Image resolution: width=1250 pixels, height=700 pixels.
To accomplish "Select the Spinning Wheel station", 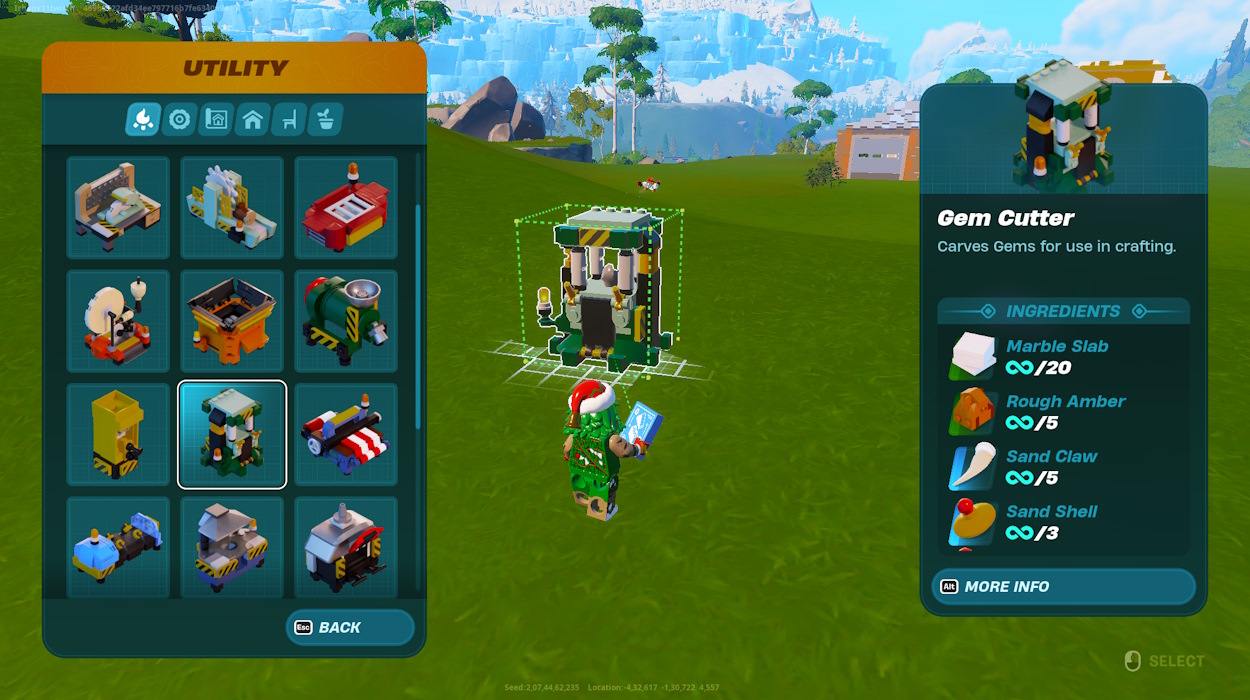I will pyautogui.click(x=118, y=321).
